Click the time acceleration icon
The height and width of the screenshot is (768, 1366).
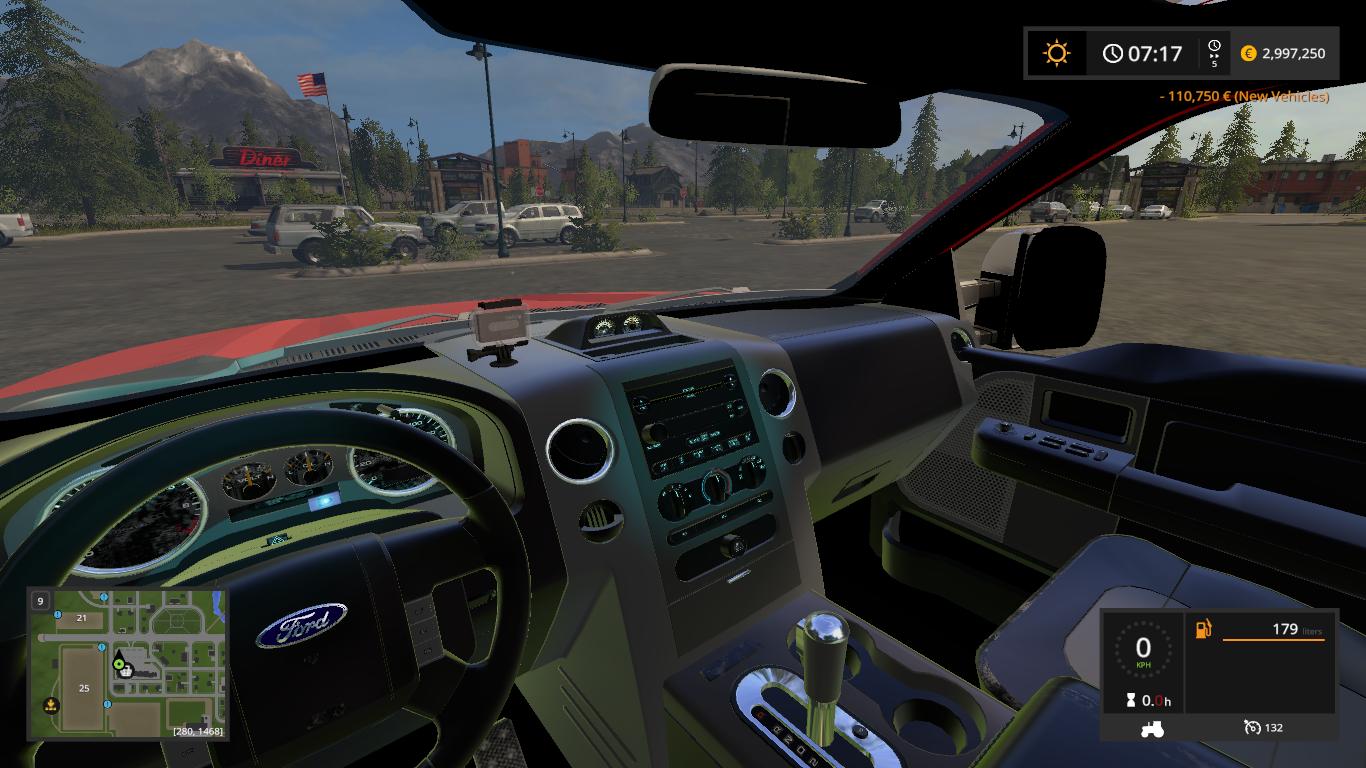tap(1214, 53)
